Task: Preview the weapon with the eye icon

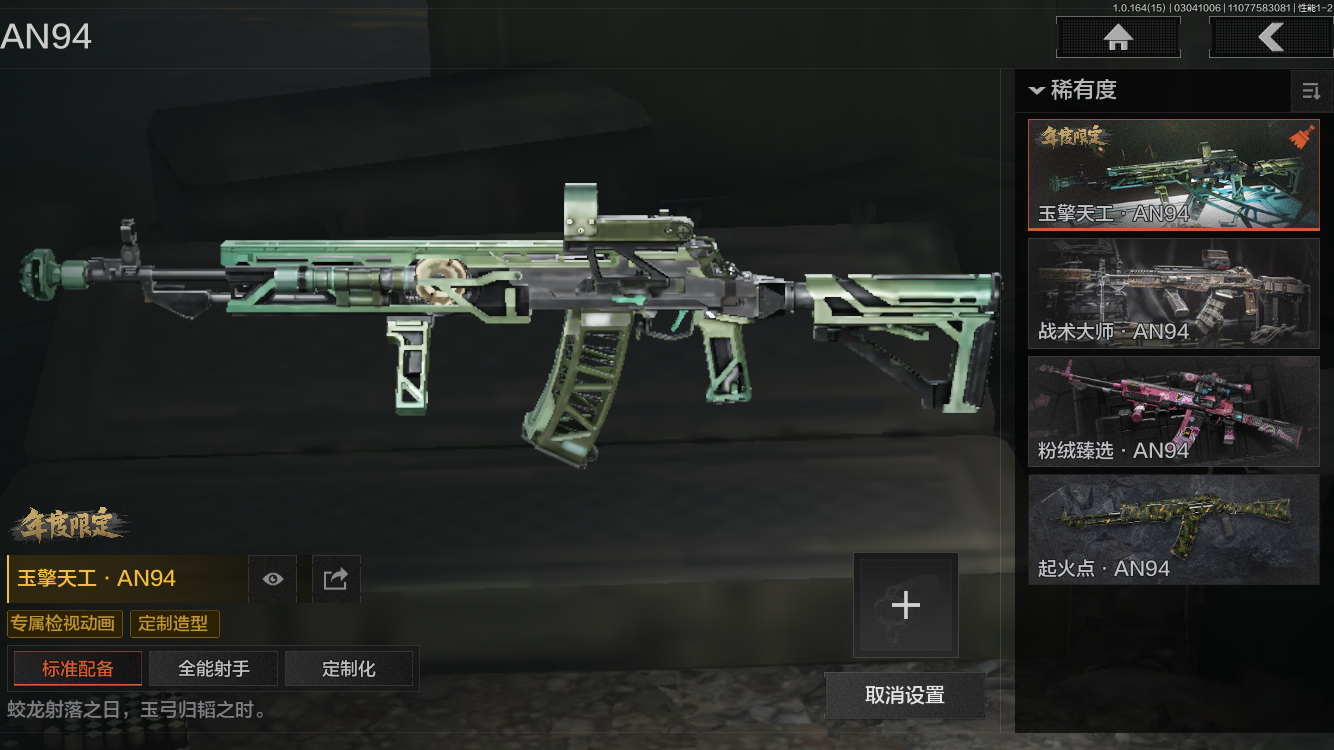Action: [273, 579]
